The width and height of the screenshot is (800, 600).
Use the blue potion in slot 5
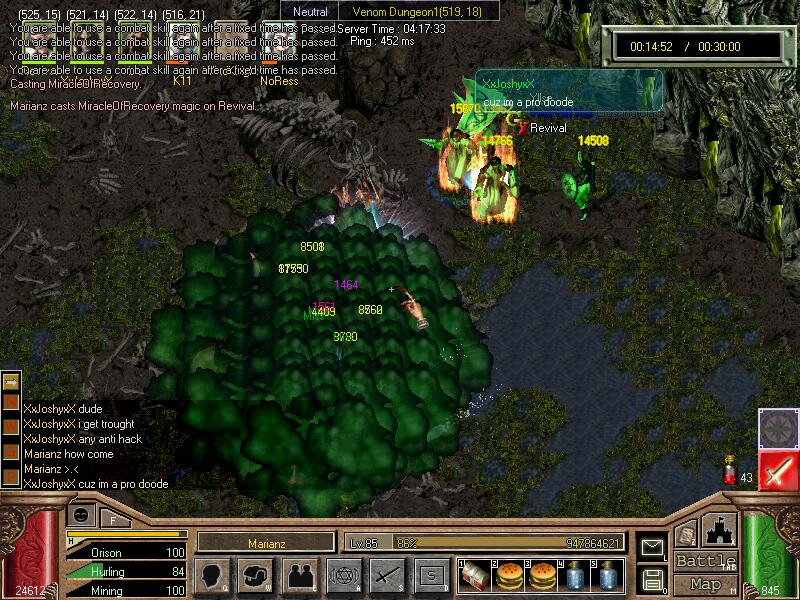click(607, 576)
